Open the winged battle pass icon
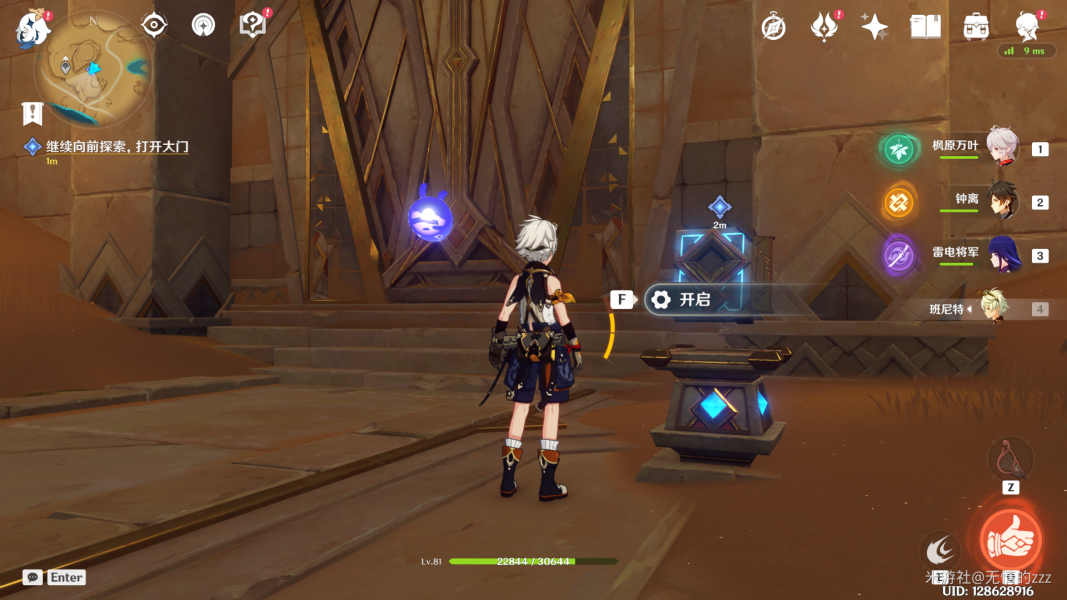Screen dimensions: 1067x600 point(824,27)
